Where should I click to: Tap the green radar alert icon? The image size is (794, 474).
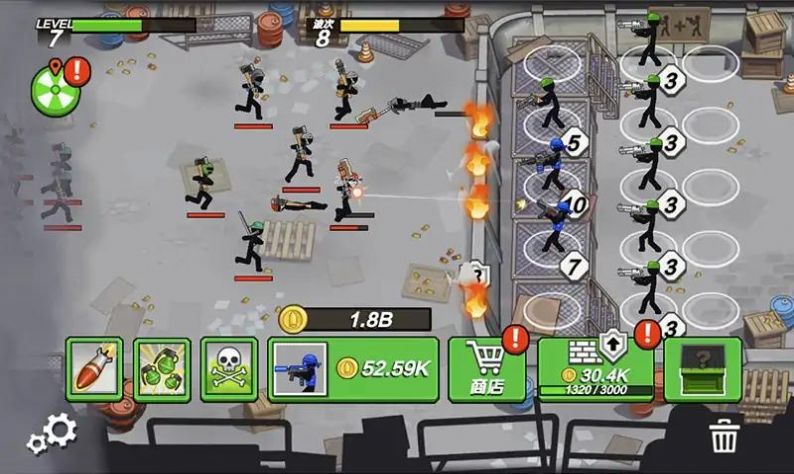pyautogui.click(x=53, y=87)
